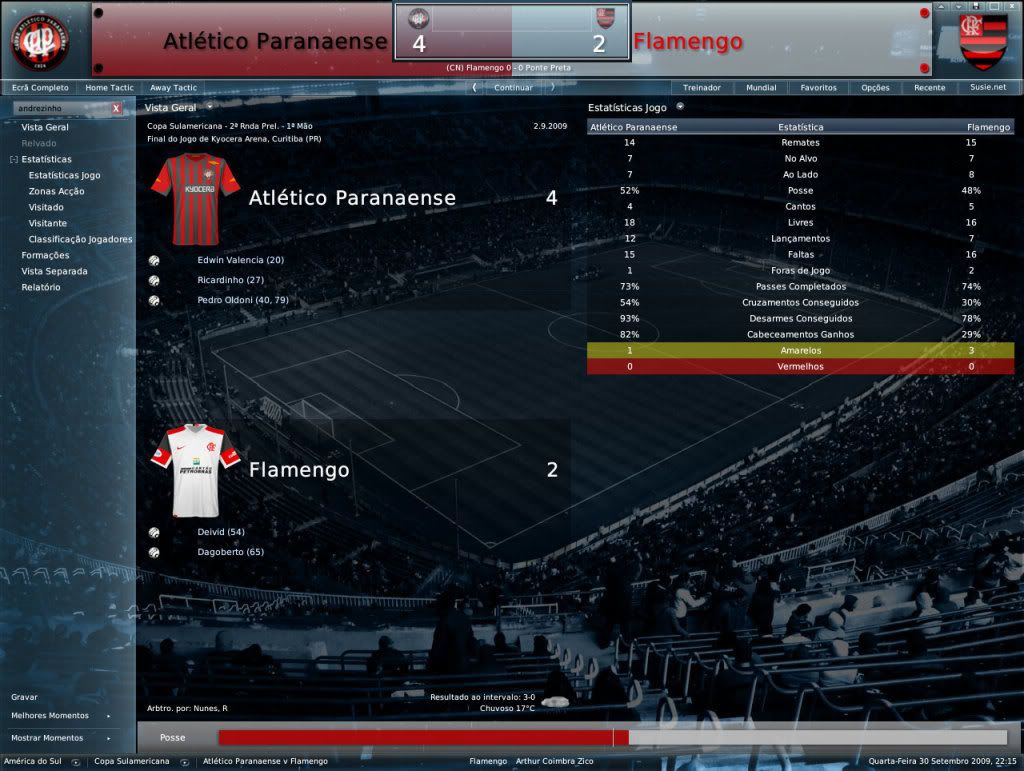Expand the Melhores Momentos menu

tap(50, 716)
